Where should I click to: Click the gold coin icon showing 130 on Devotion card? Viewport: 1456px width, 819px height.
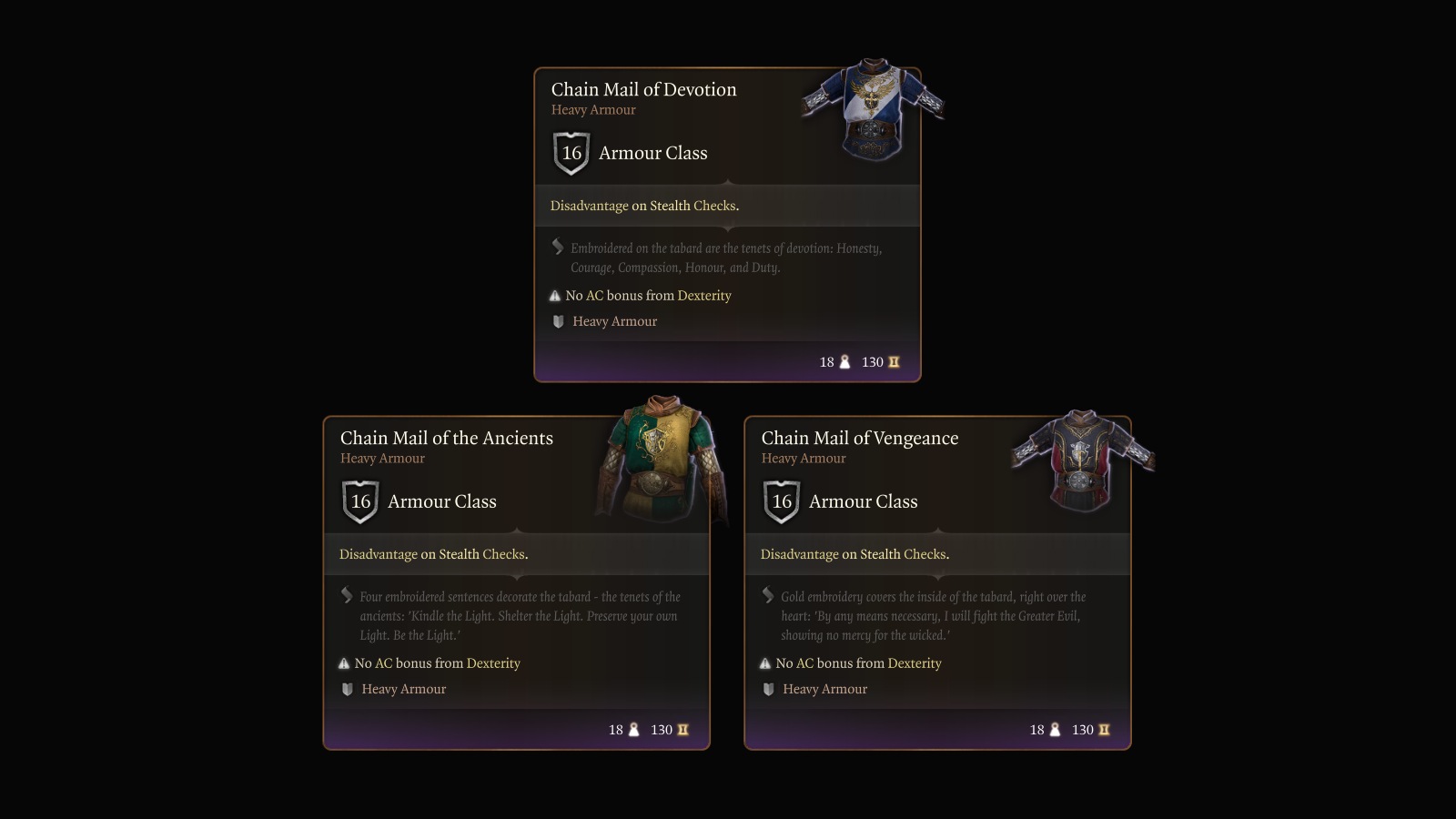coord(893,361)
